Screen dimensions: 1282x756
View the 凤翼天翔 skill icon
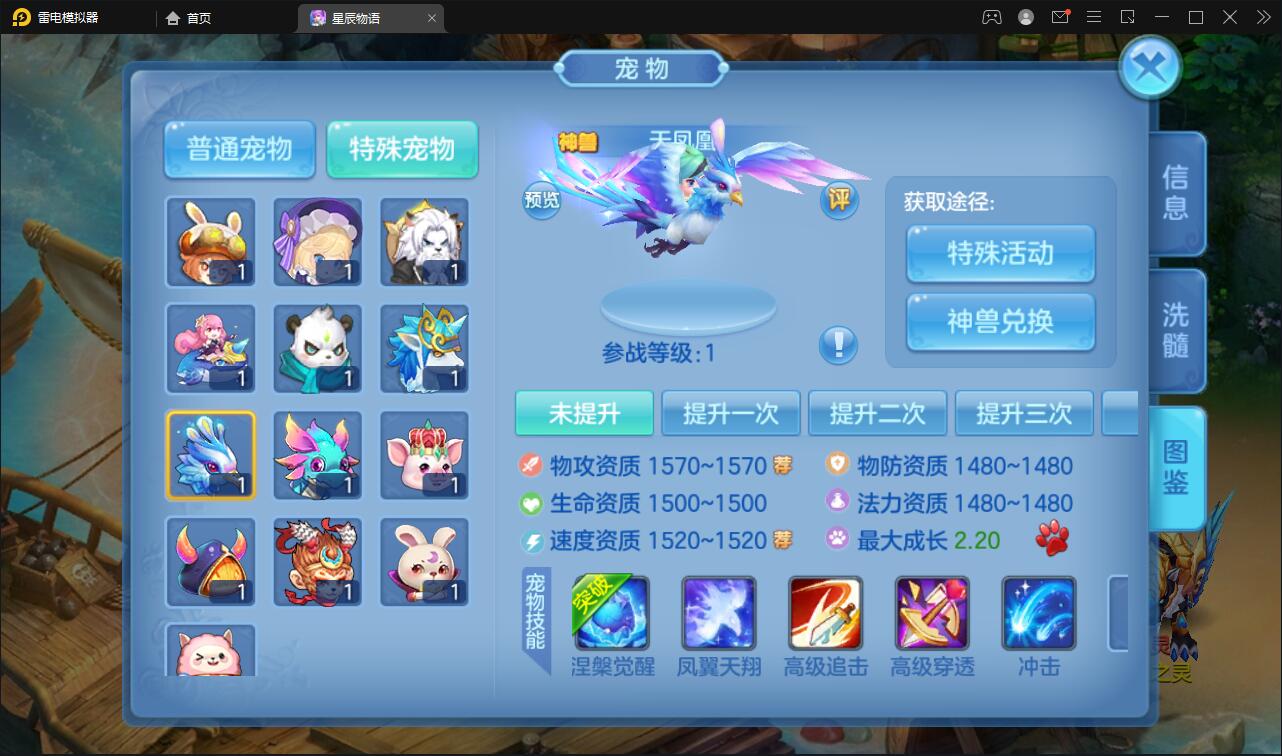(x=718, y=612)
